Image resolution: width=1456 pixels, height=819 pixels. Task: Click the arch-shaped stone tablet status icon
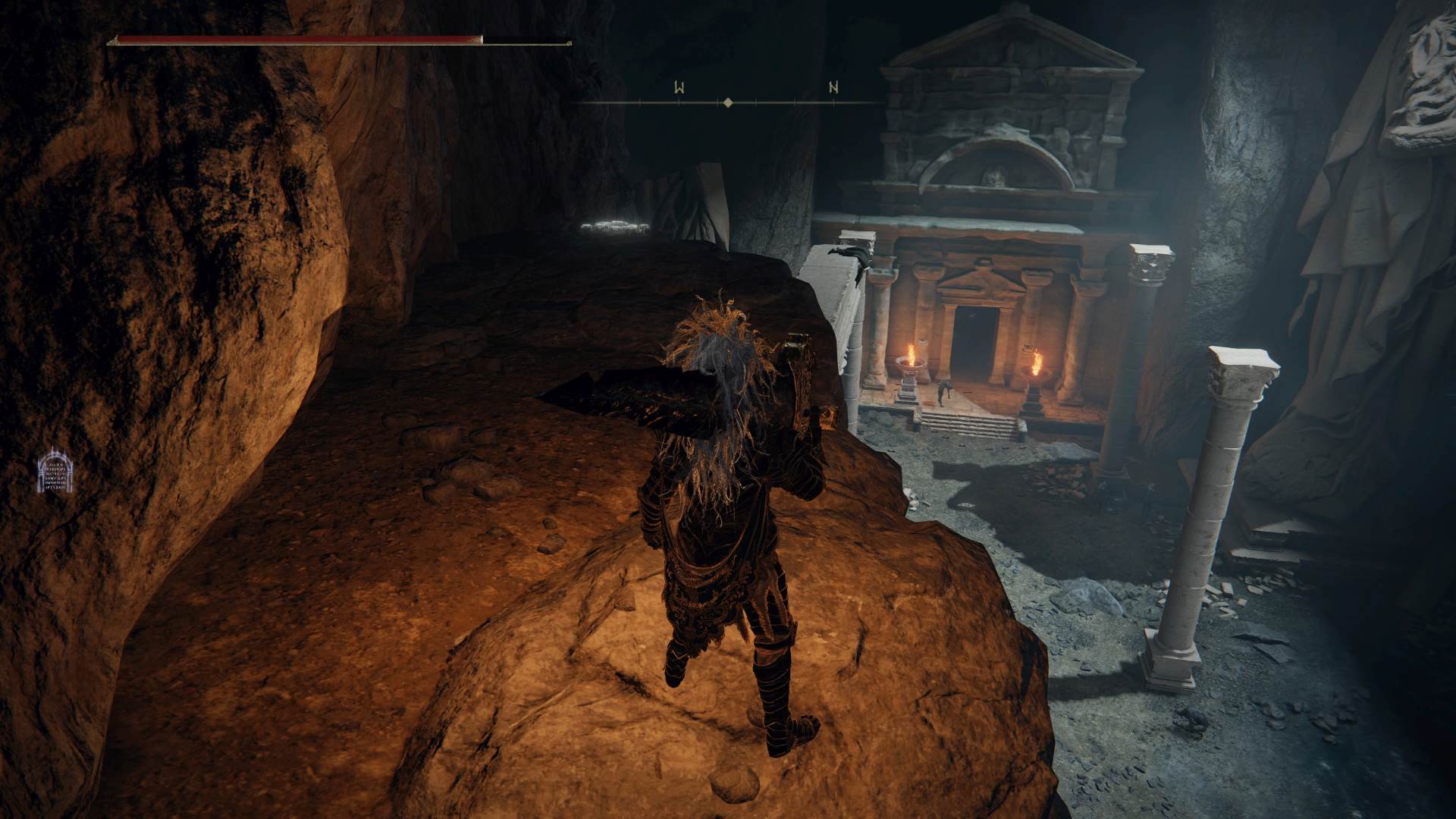coord(56,472)
